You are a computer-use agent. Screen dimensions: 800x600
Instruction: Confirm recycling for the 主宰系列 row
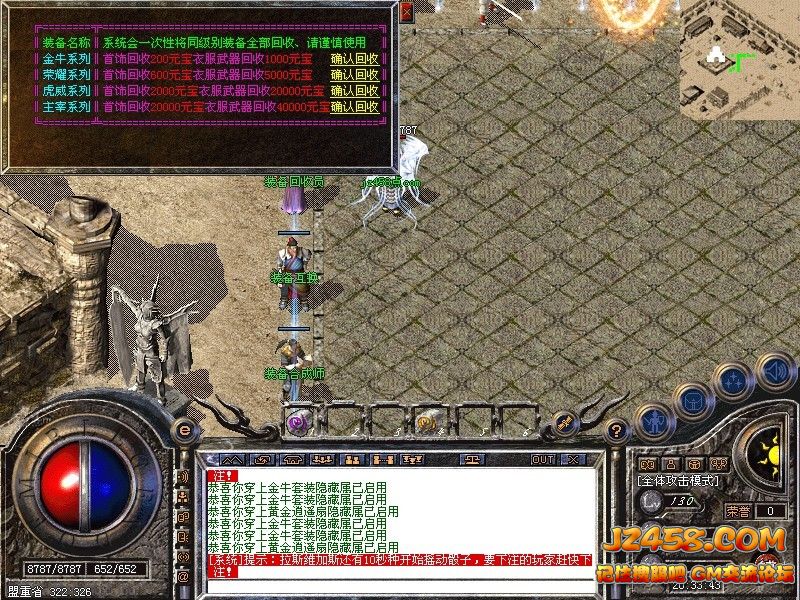point(355,107)
